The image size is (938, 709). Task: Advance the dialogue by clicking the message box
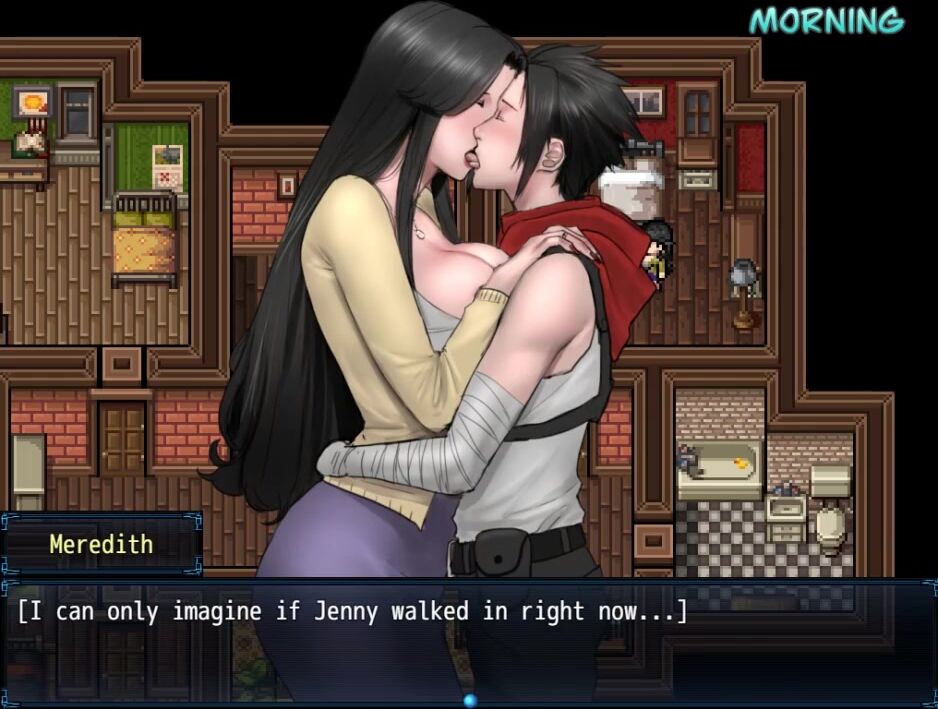pyautogui.click(x=468, y=640)
